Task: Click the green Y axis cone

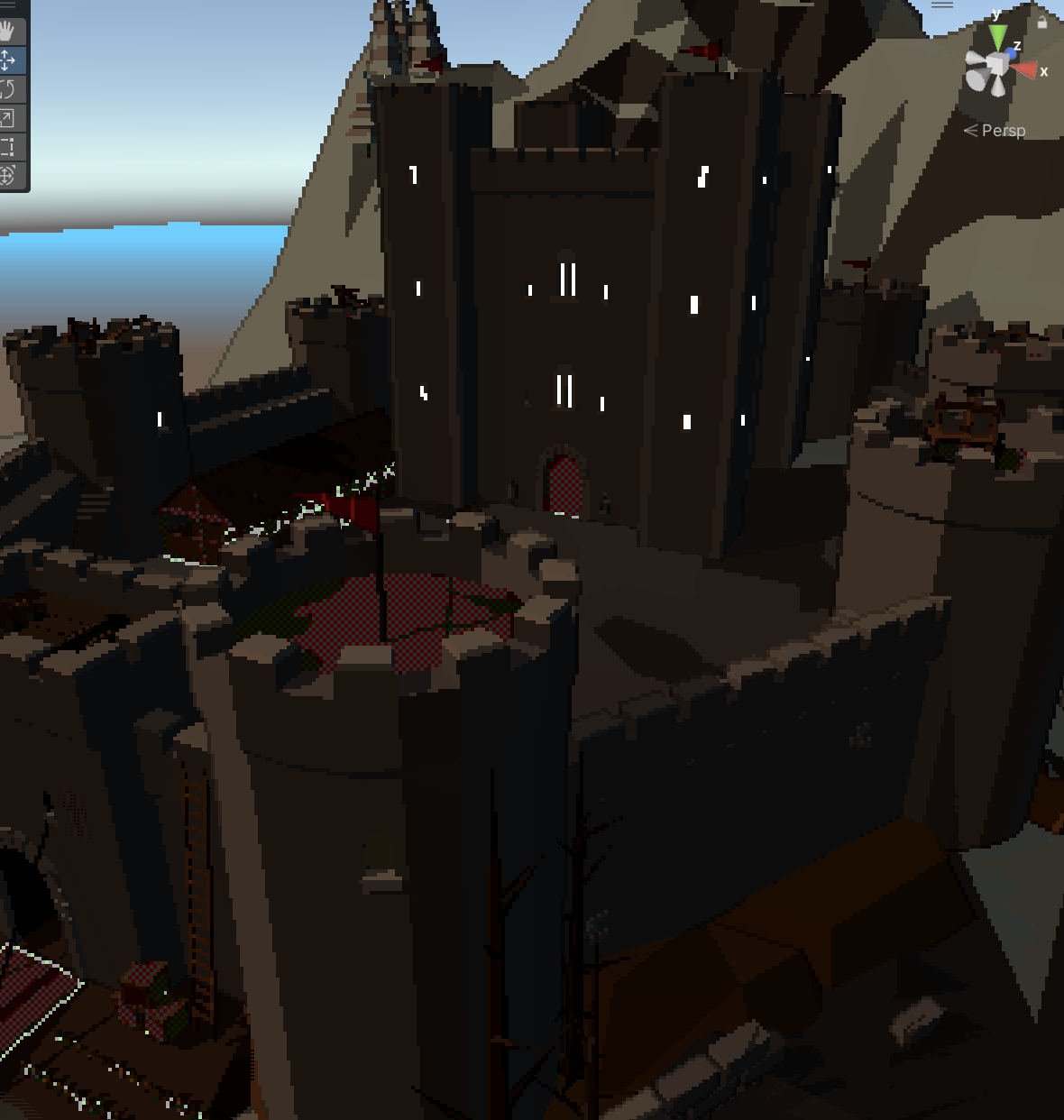Action: point(997,36)
